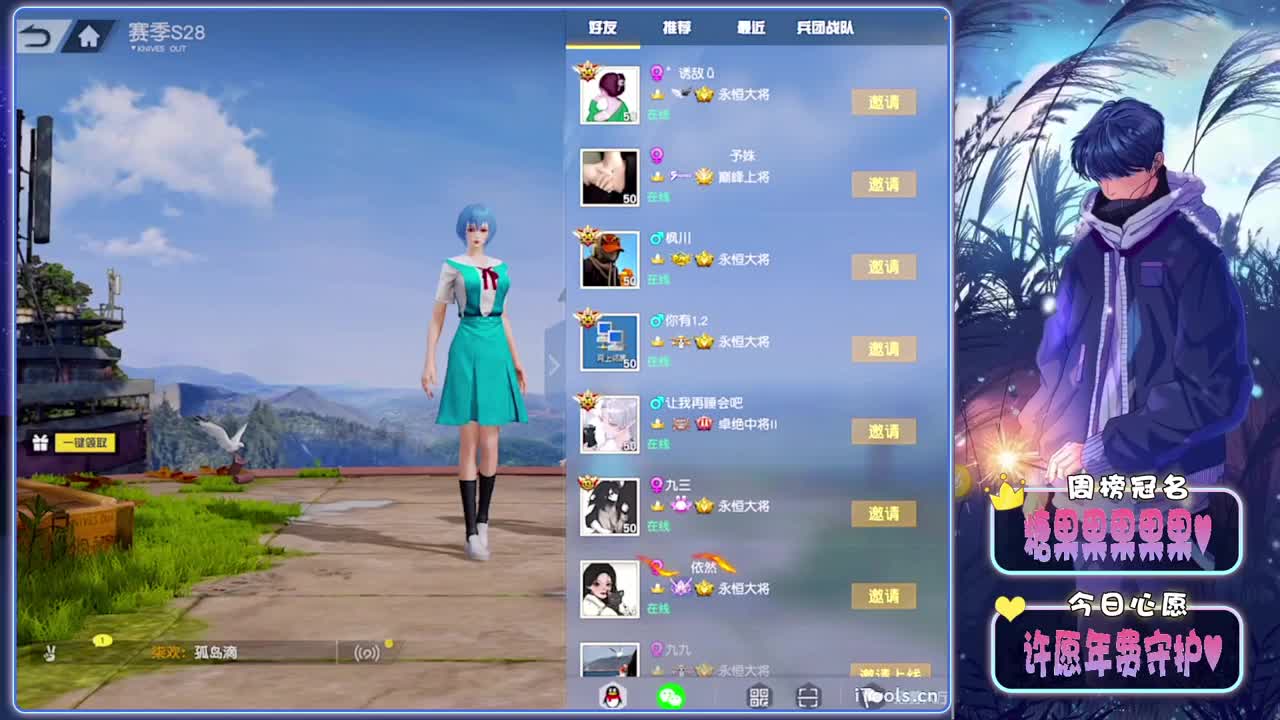Collapse the friends panel with the left chevron

[556, 365]
